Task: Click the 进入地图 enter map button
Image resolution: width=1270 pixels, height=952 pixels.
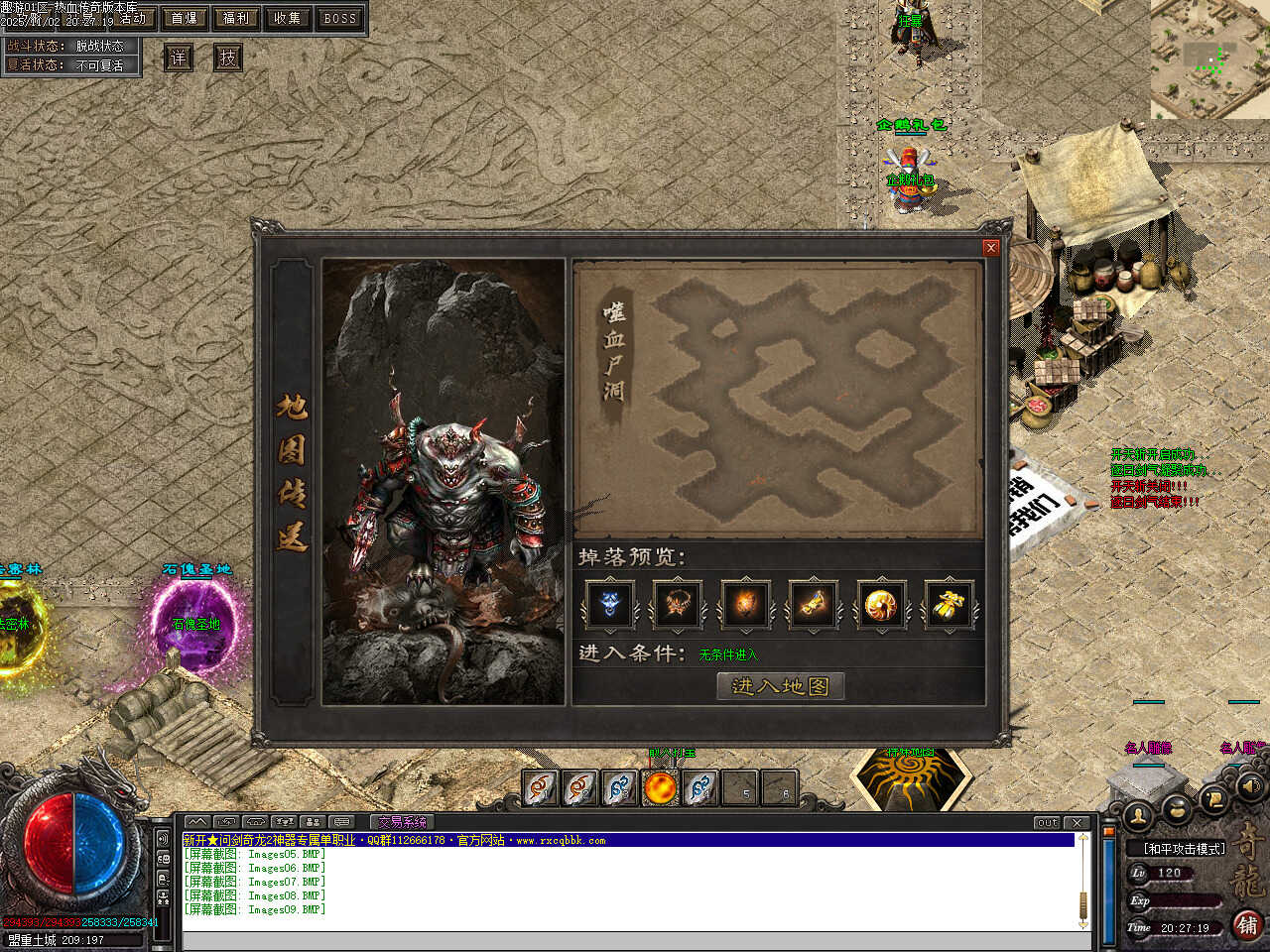Action: pos(780,686)
